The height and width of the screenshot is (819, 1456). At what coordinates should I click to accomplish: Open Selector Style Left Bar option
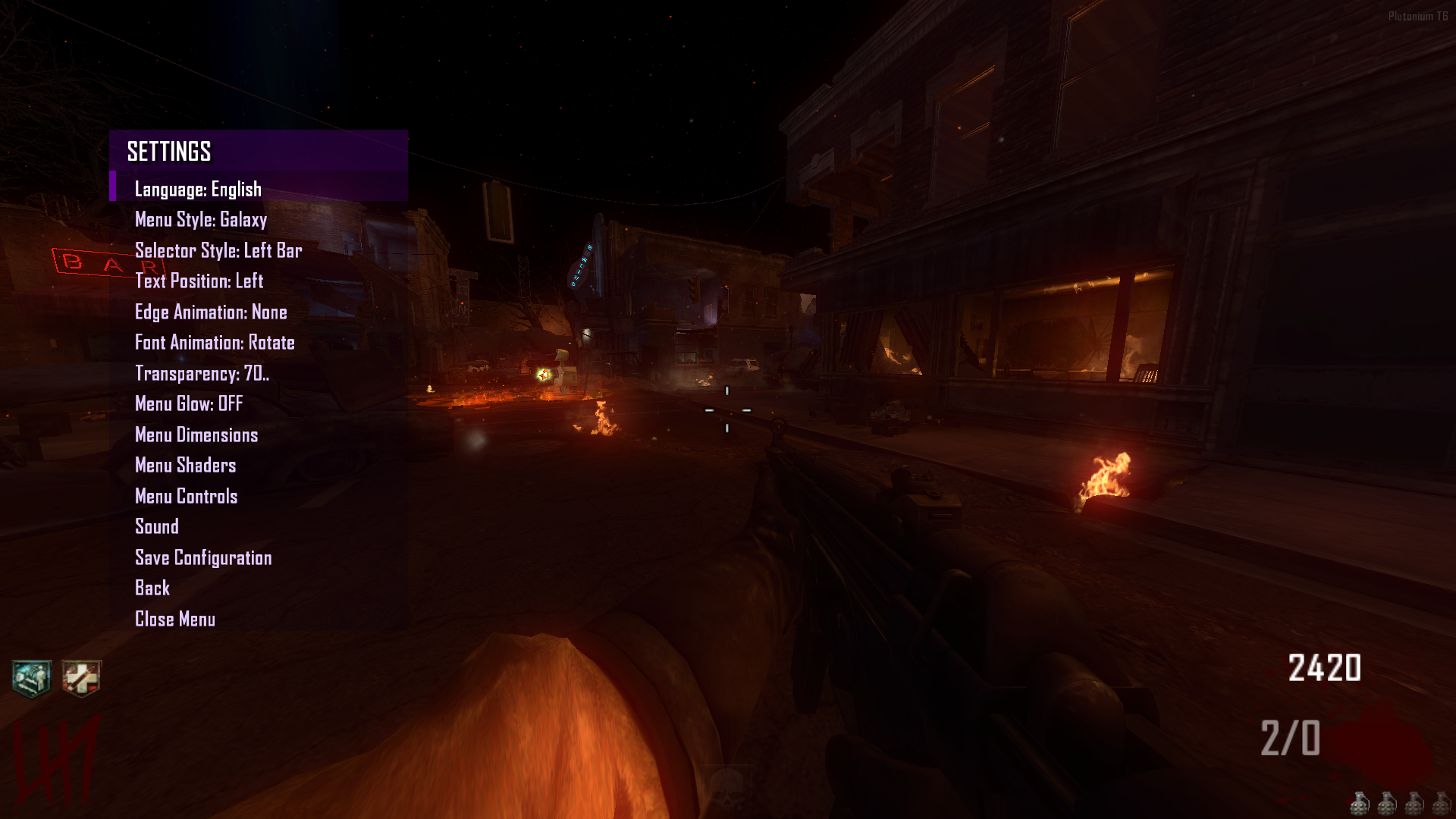[218, 250]
